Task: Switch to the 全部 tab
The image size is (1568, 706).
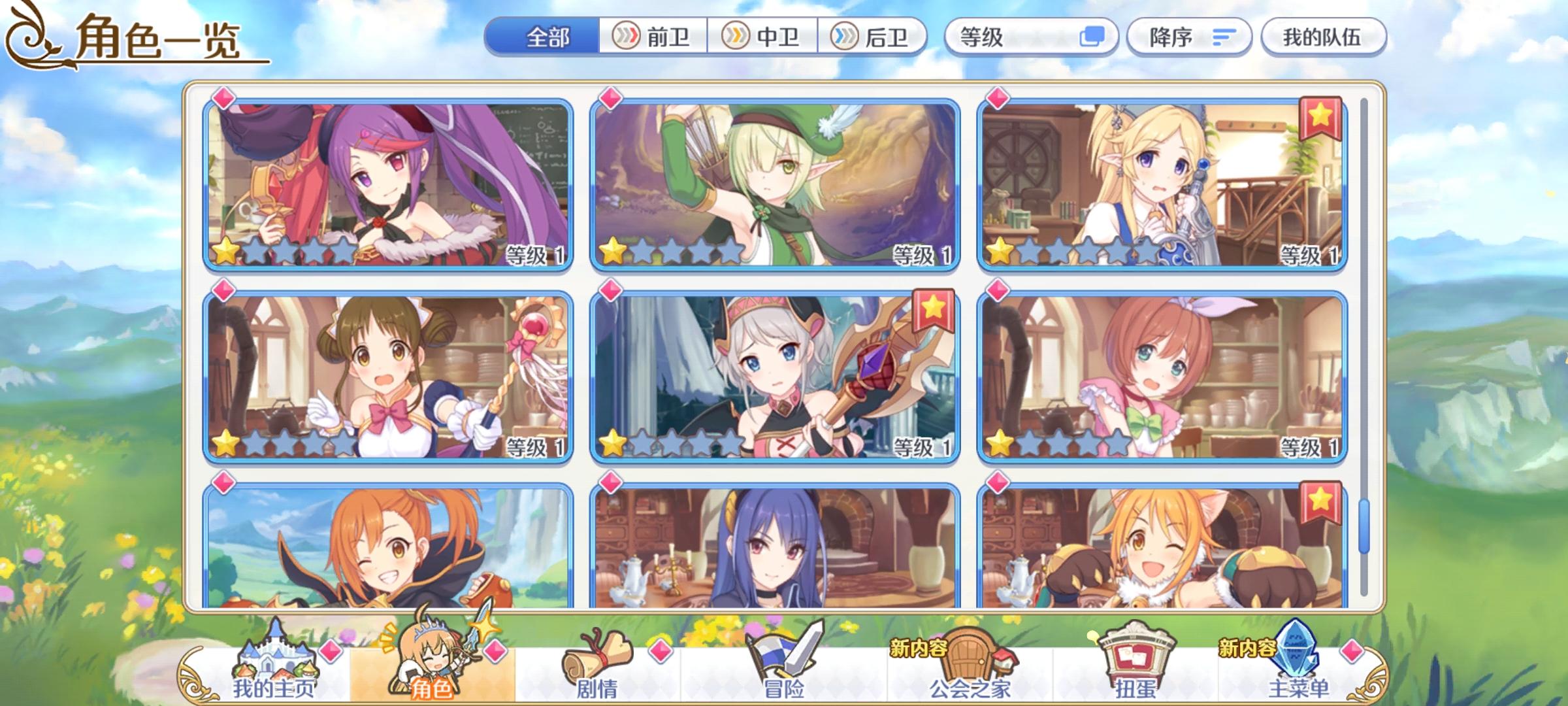Action: [x=547, y=37]
